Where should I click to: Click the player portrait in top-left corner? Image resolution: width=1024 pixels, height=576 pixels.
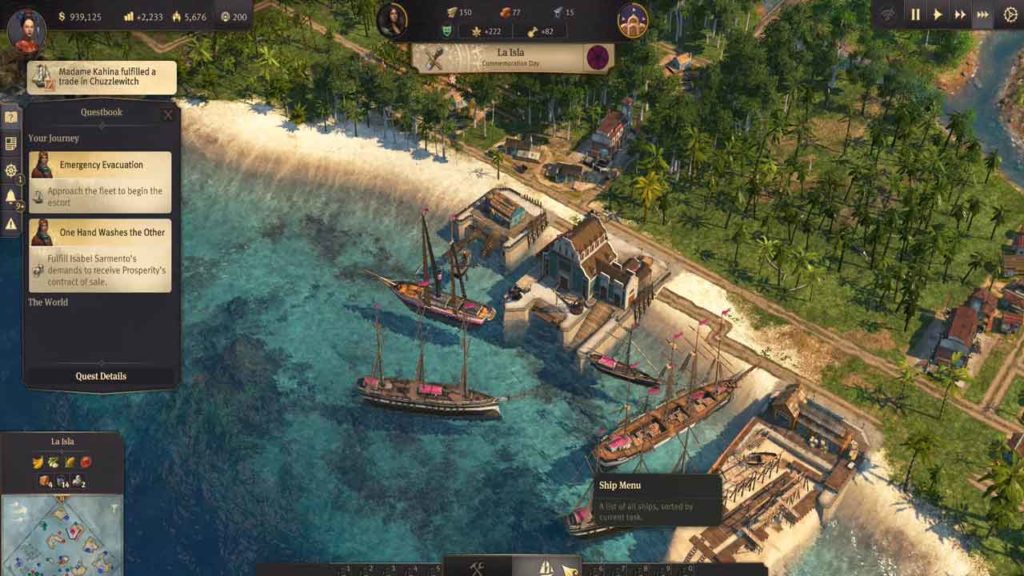[x=26, y=29]
